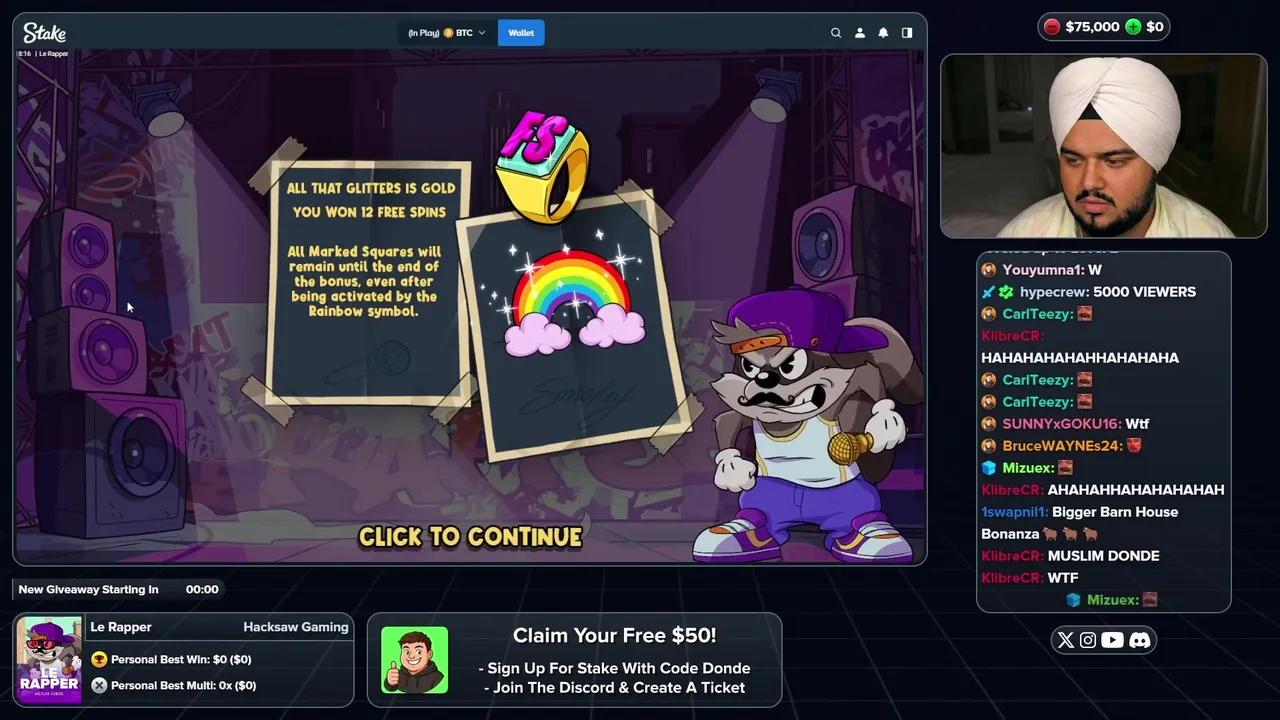This screenshot has width=1280, height=720.
Task: Open the side panel icon next to bell
Action: click(x=906, y=32)
